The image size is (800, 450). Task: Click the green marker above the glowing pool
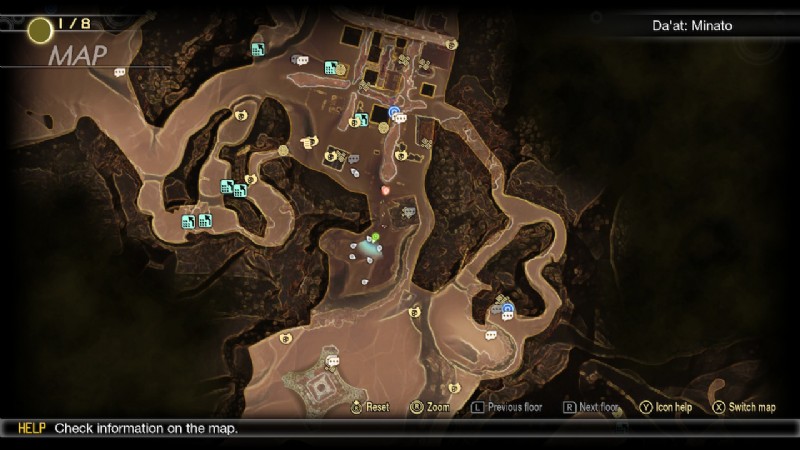tap(375, 237)
